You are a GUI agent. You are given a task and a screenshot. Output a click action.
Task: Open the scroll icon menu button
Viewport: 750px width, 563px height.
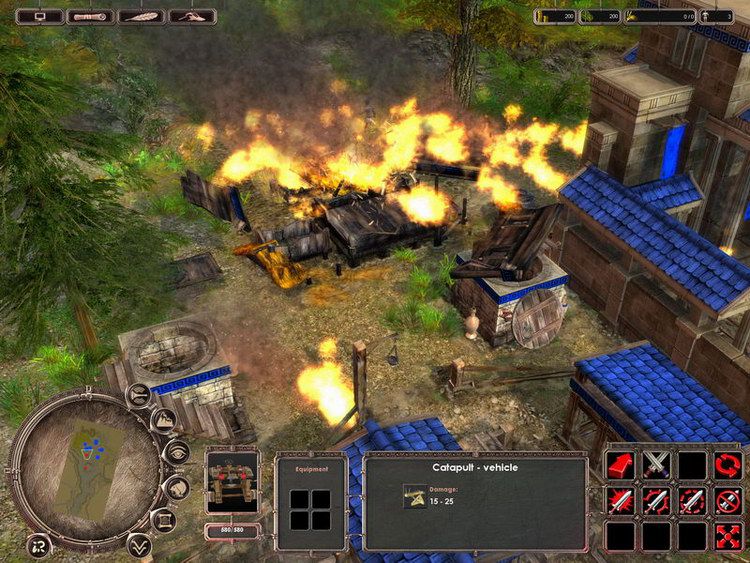click(x=92, y=16)
